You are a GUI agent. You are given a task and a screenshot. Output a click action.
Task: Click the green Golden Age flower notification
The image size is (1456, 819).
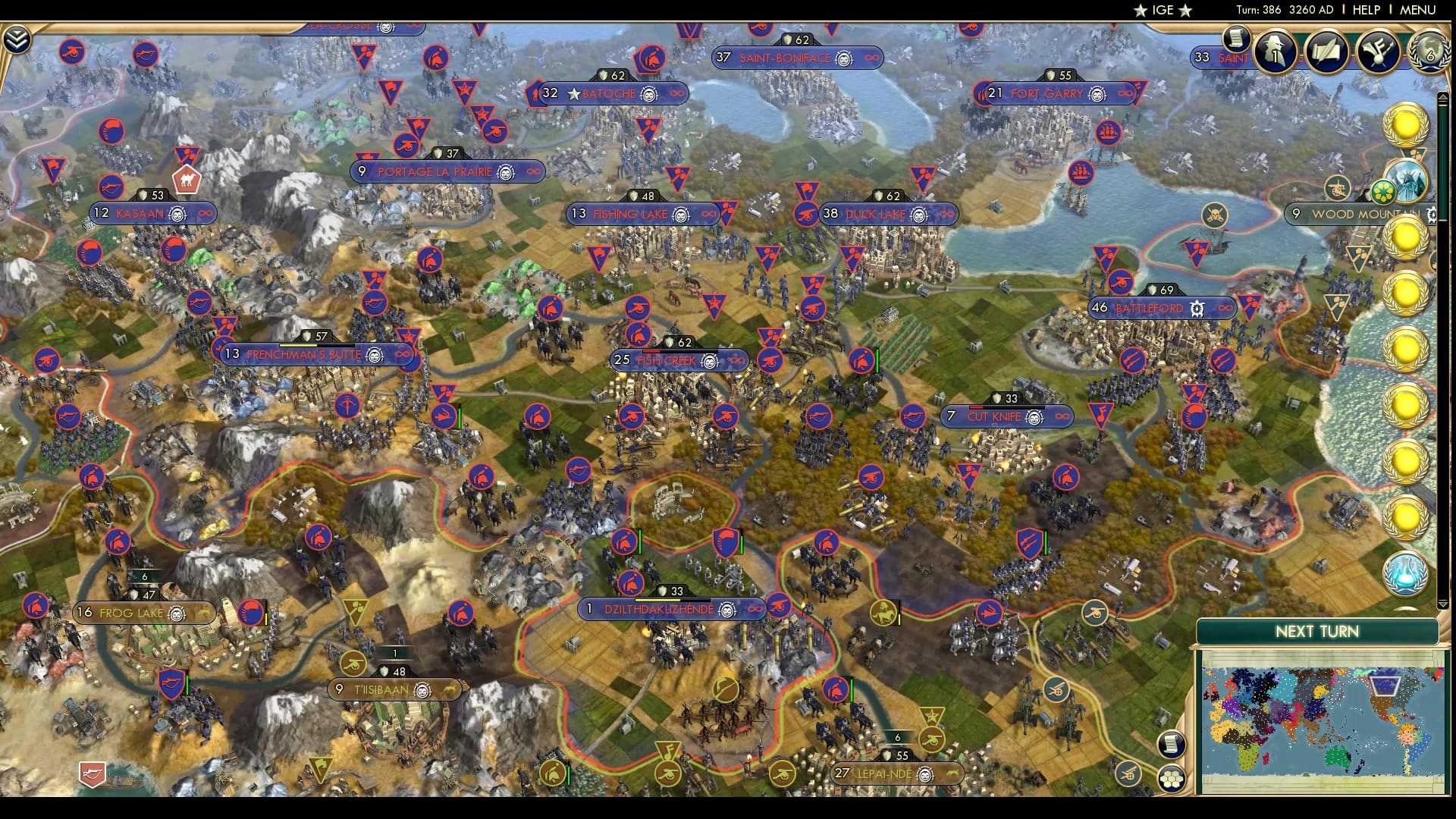tap(1385, 191)
